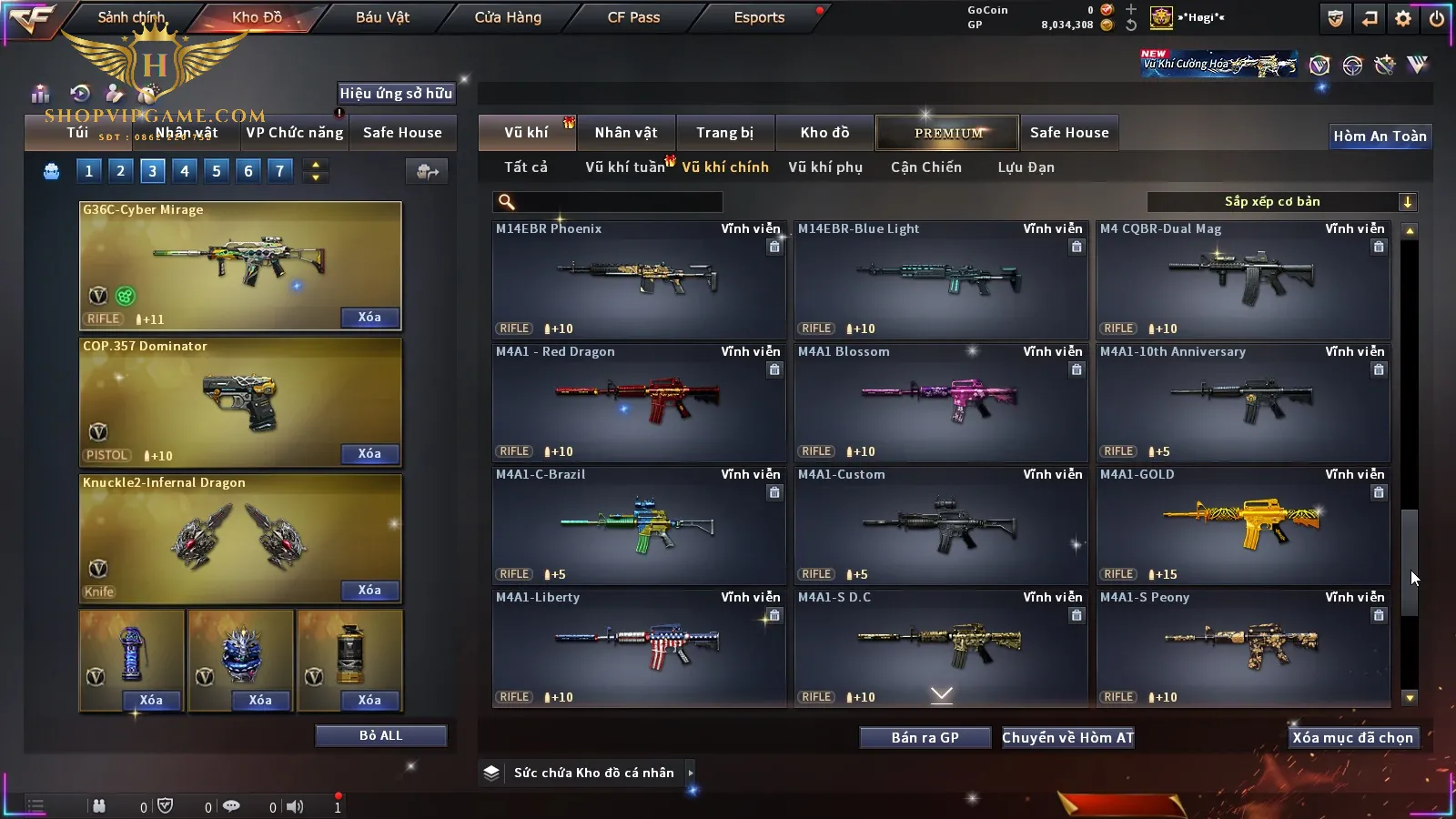The height and width of the screenshot is (819, 1456).
Task: Select the PREMIUM tab
Action: tap(947, 133)
